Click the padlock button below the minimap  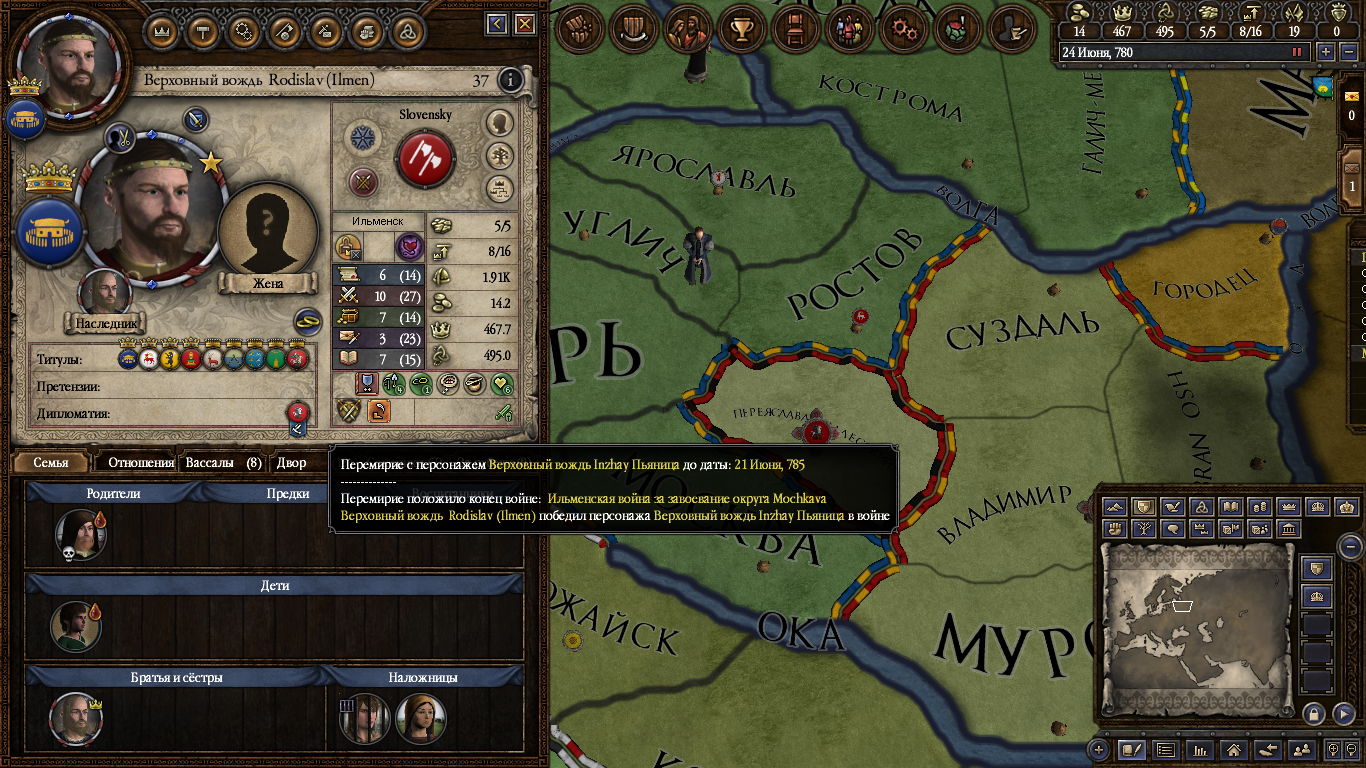(1314, 713)
